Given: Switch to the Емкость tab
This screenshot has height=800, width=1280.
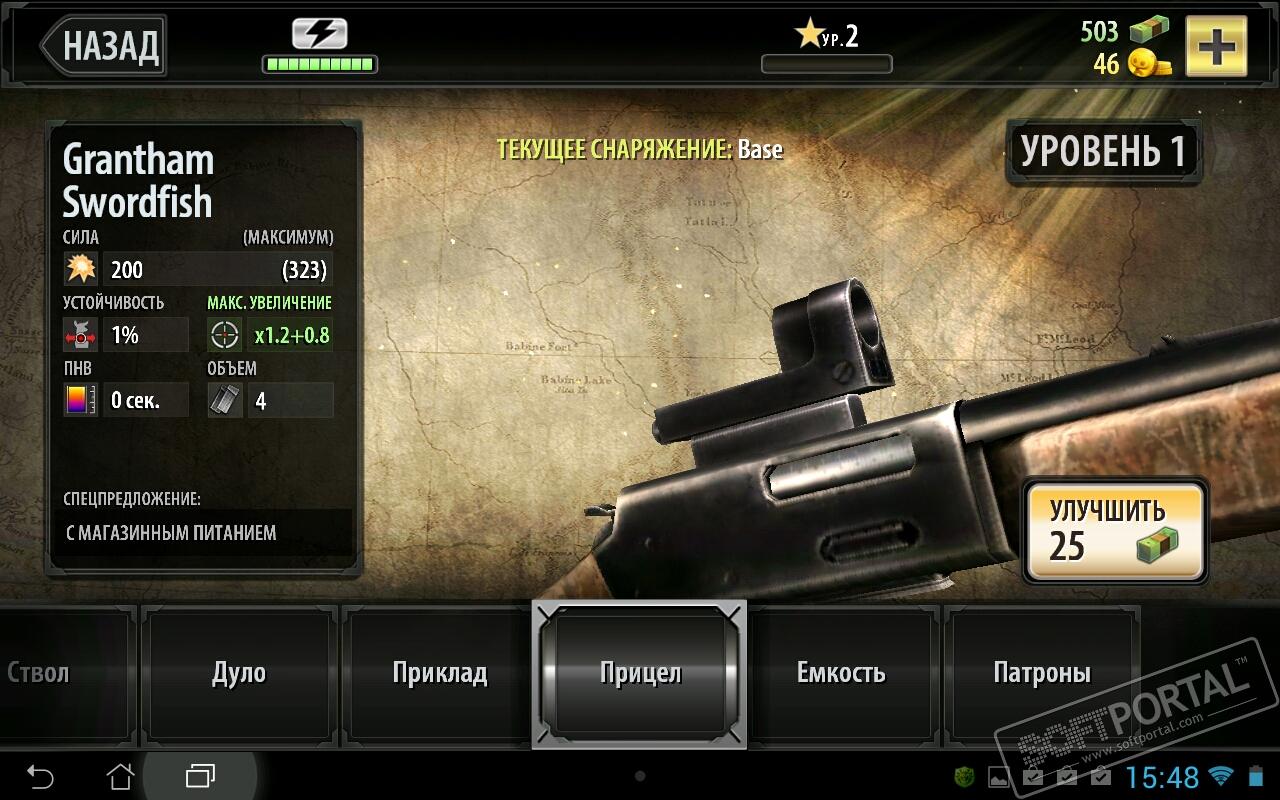Looking at the screenshot, I should point(841,672).
